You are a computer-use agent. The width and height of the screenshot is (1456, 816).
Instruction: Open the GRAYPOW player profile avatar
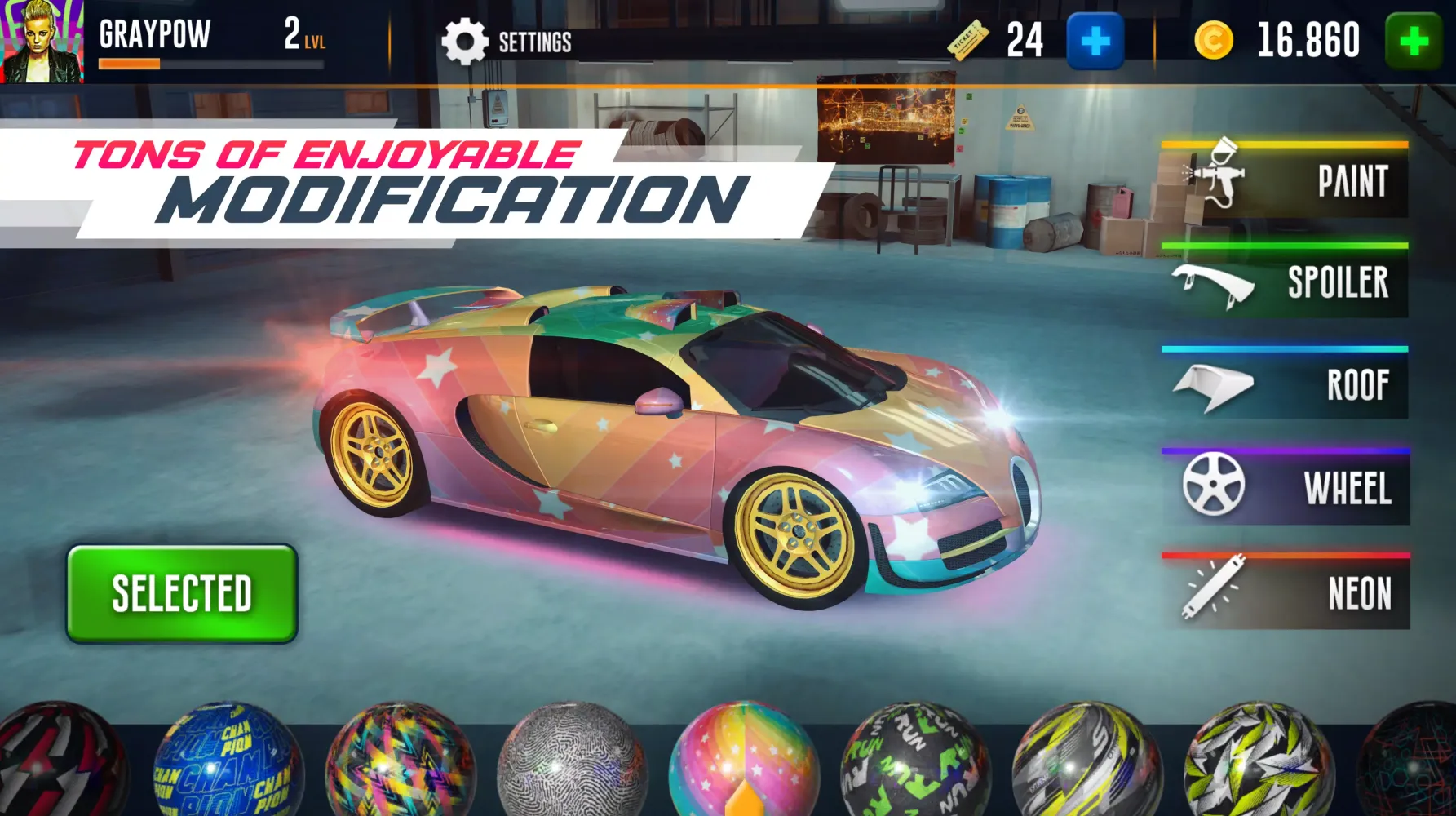coord(42,39)
